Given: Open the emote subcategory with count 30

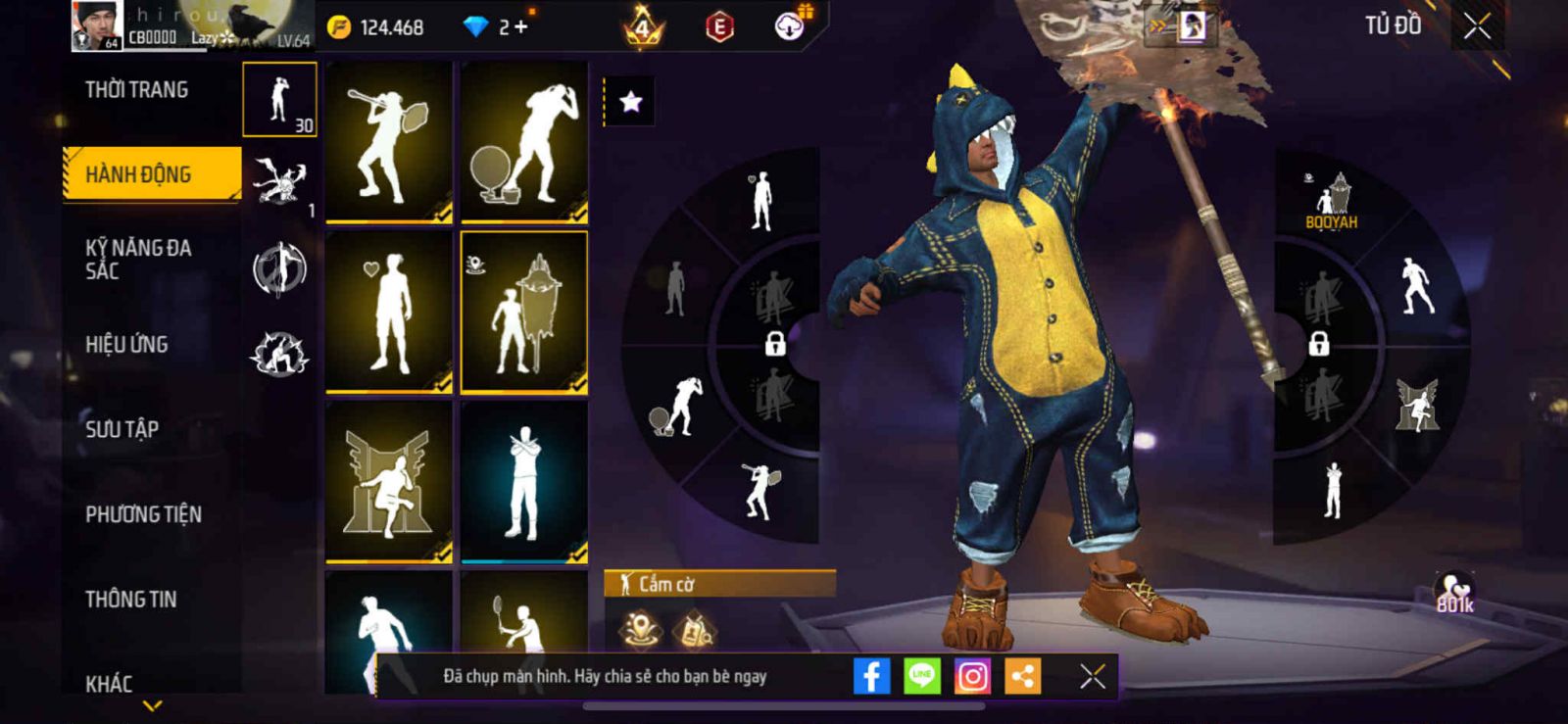Looking at the screenshot, I should pyautogui.click(x=280, y=100).
